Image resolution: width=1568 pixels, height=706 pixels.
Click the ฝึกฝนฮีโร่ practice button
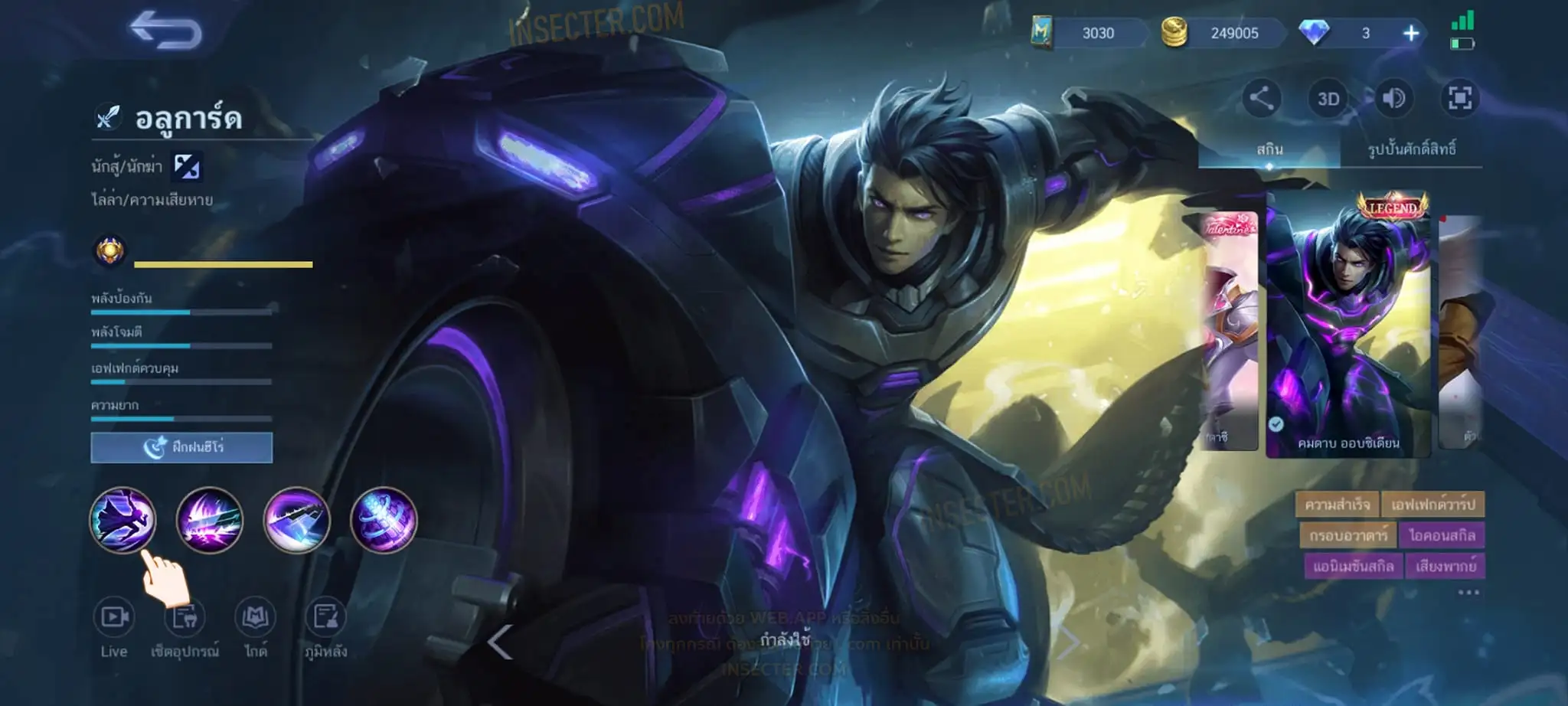181,447
